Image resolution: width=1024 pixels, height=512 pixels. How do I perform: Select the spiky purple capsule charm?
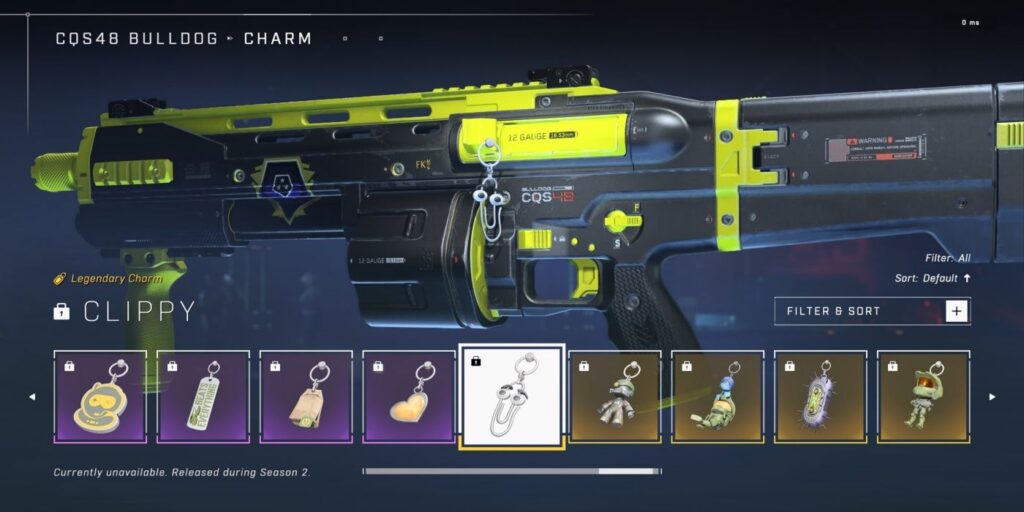[820, 396]
